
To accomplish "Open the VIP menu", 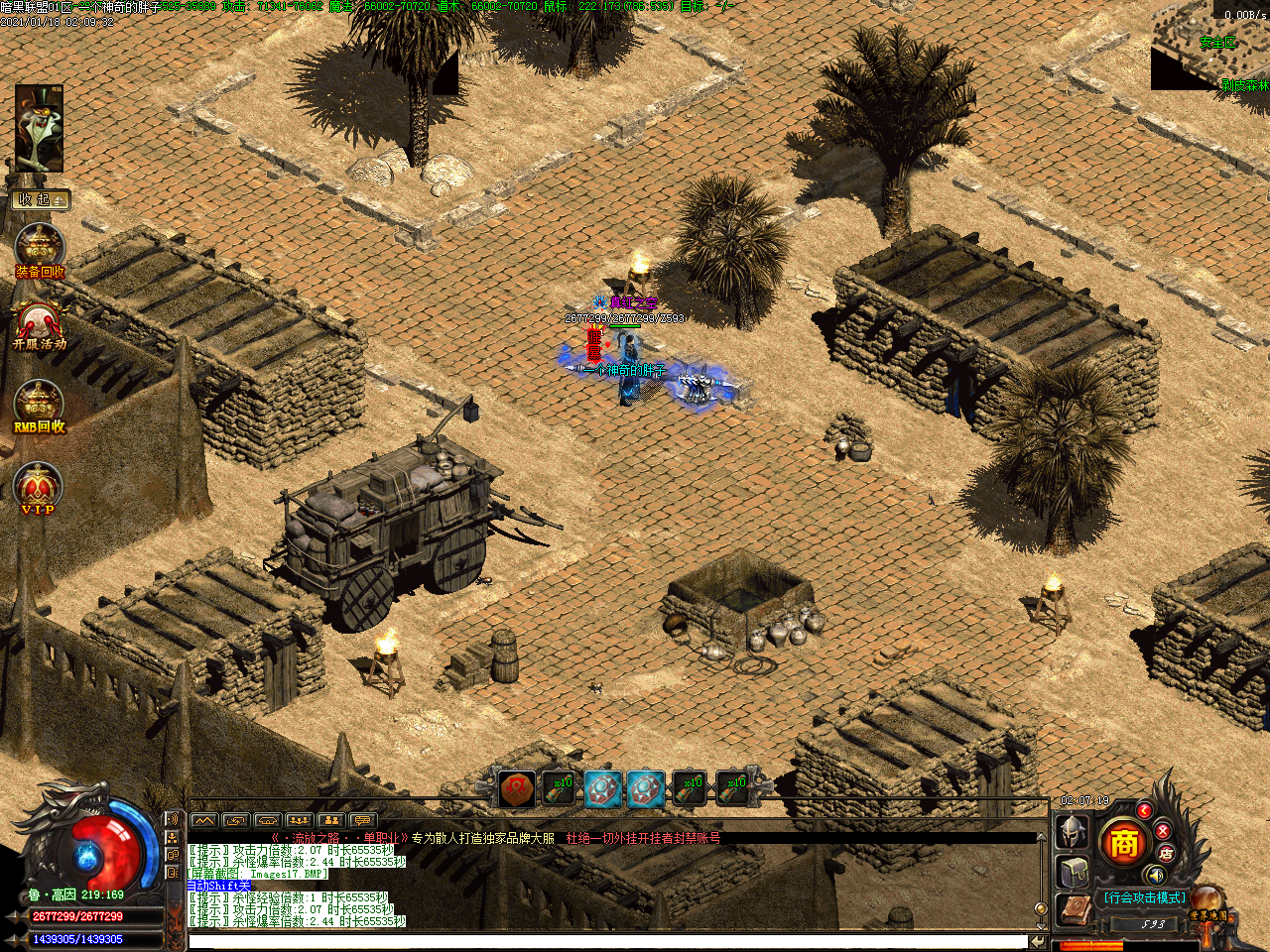I will [x=39, y=489].
